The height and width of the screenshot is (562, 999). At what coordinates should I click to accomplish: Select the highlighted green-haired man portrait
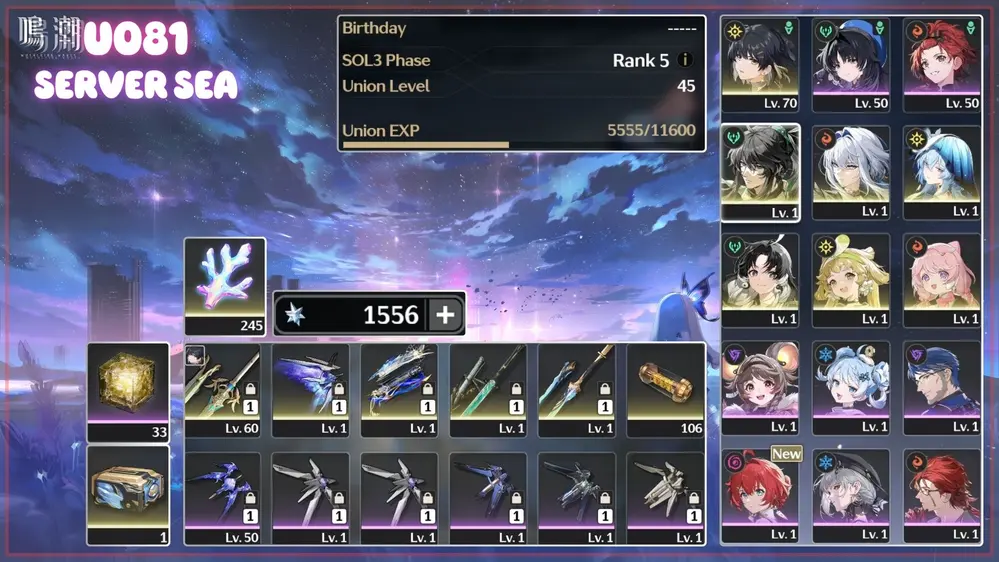point(760,170)
